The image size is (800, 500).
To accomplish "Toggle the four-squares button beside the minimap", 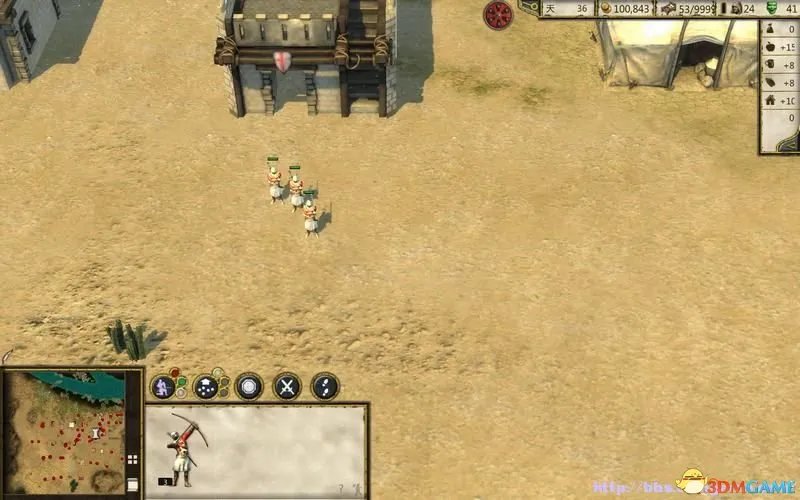I will click(132, 461).
